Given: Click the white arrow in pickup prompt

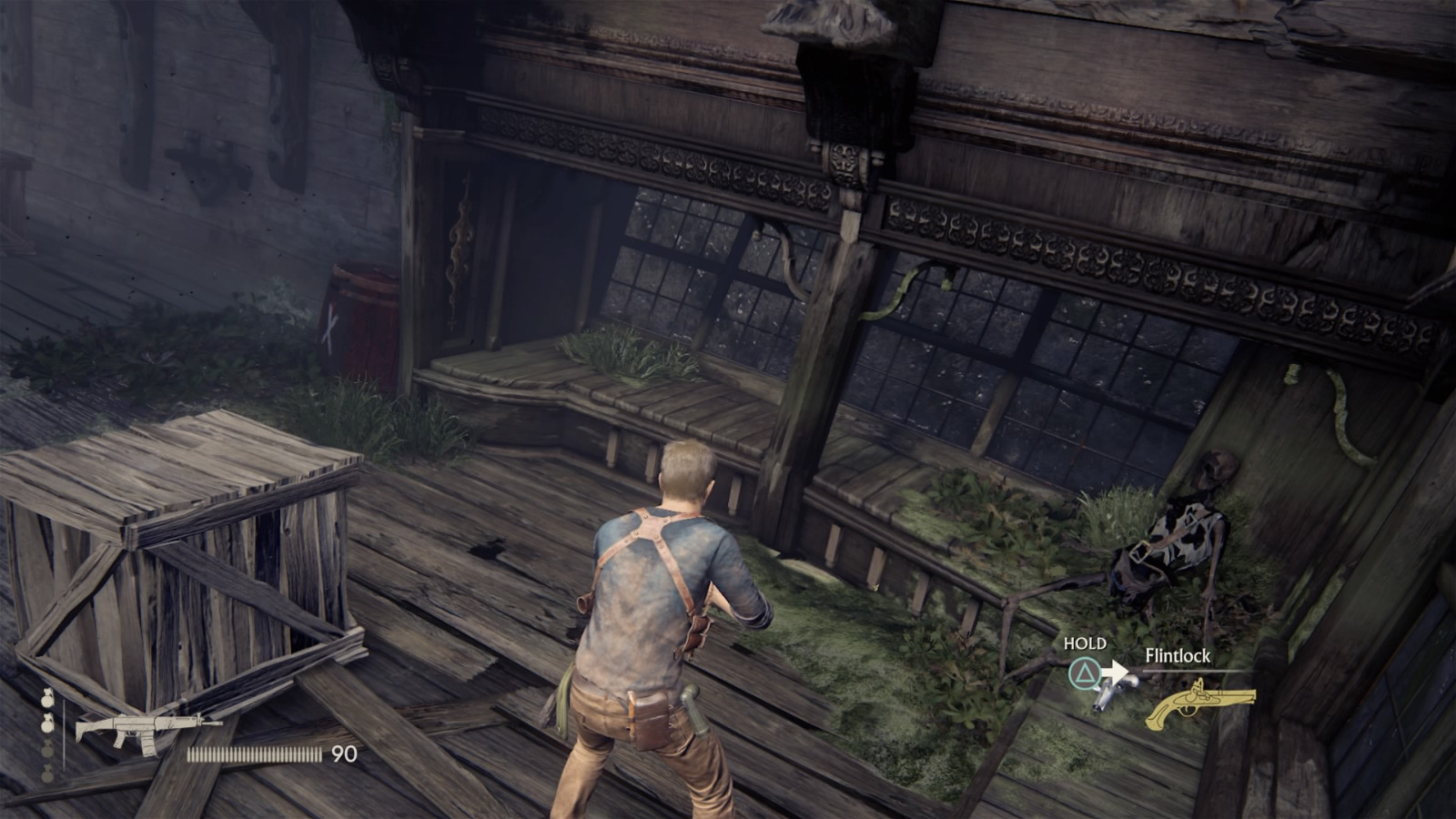Looking at the screenshot, I should click(x=1114, y=670).
